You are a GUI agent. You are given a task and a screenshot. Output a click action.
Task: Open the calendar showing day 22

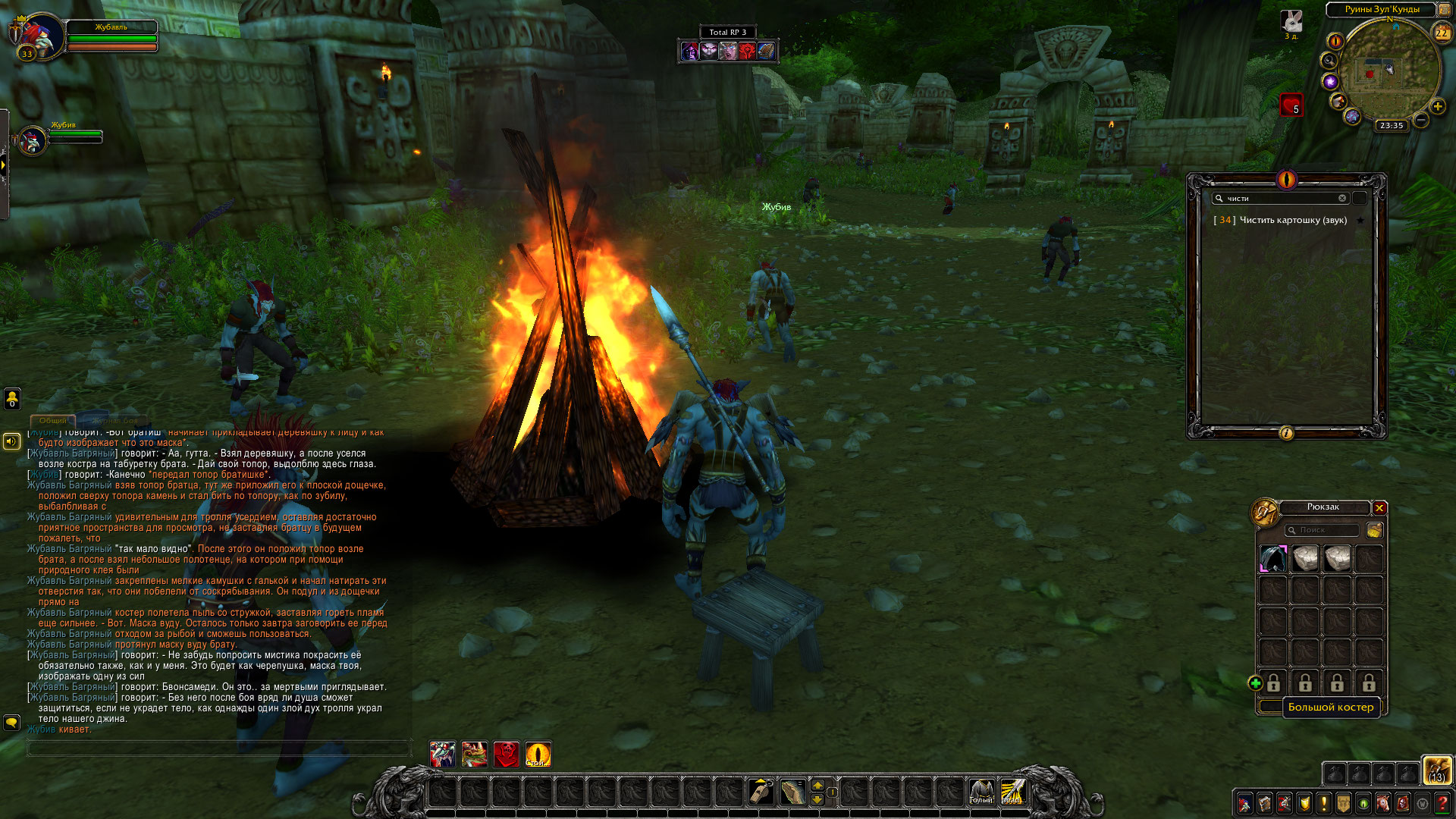[1442, 33]
